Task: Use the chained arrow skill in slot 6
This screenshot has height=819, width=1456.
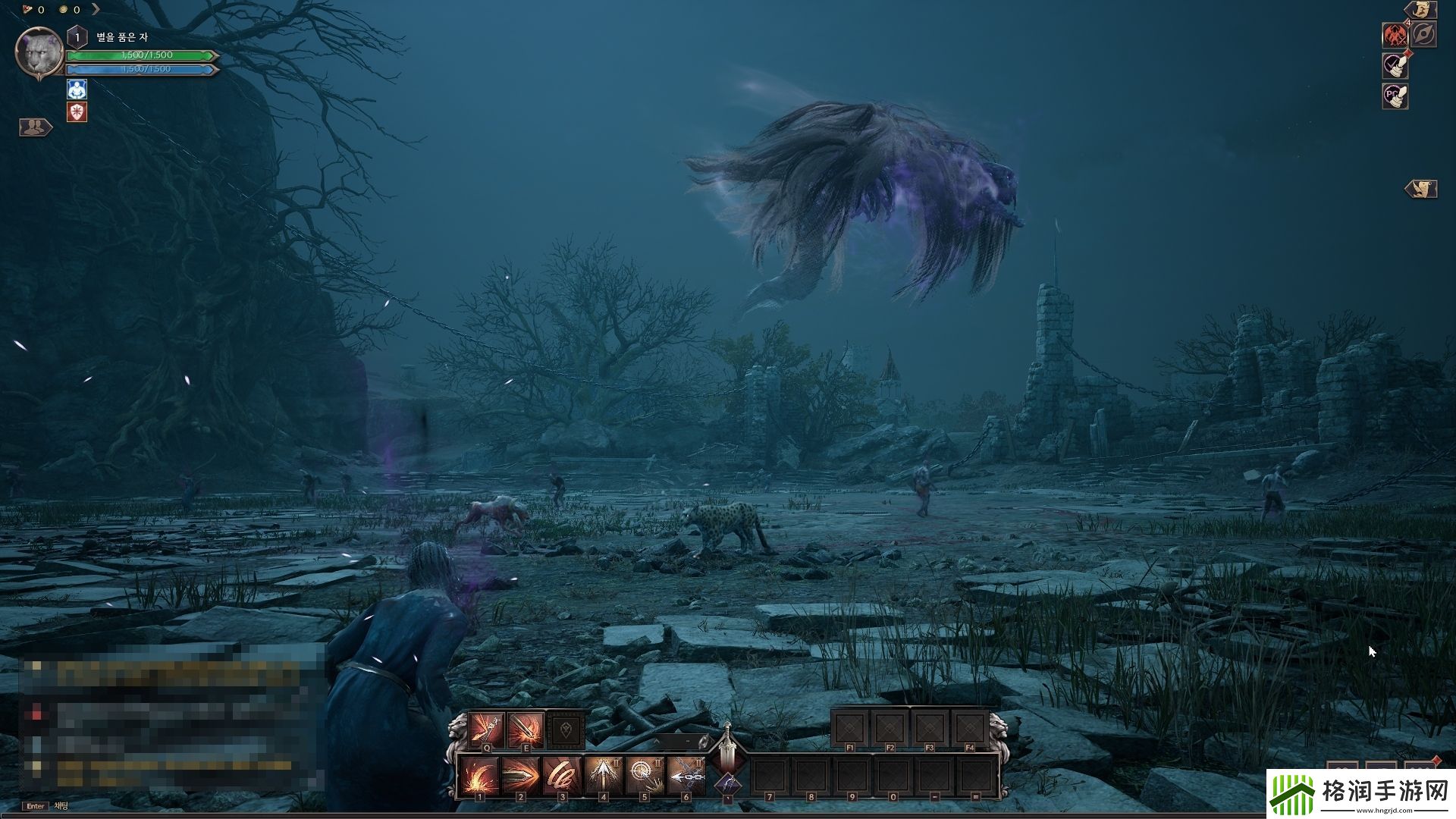Action: tap(686, 775)
